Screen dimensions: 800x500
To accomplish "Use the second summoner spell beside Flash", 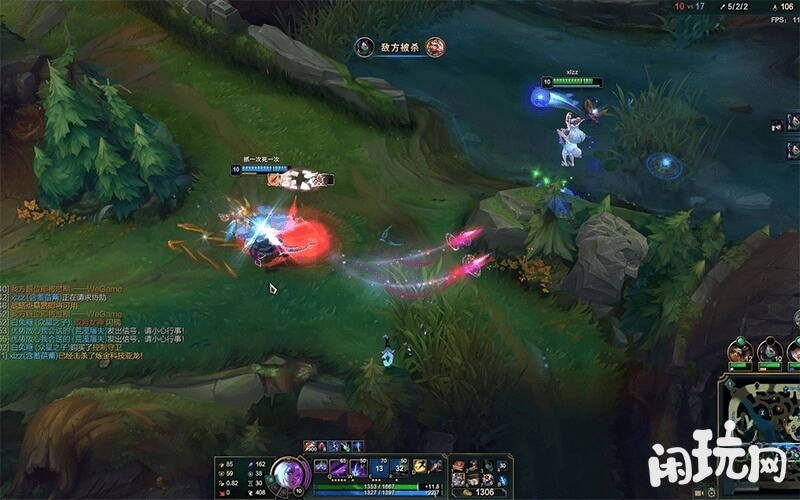I will click(437, 466).
